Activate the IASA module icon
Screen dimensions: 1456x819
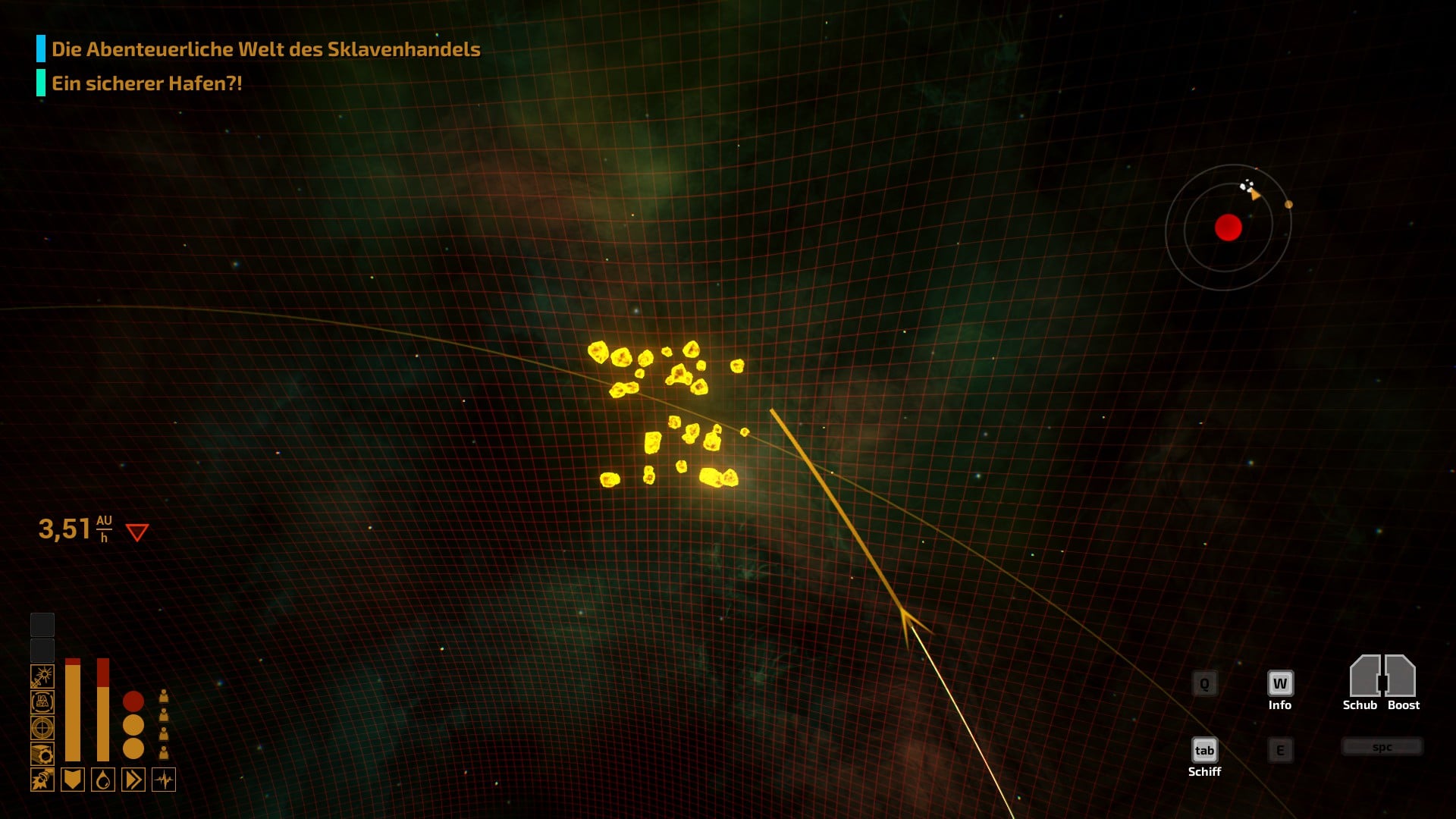point(42,702)
